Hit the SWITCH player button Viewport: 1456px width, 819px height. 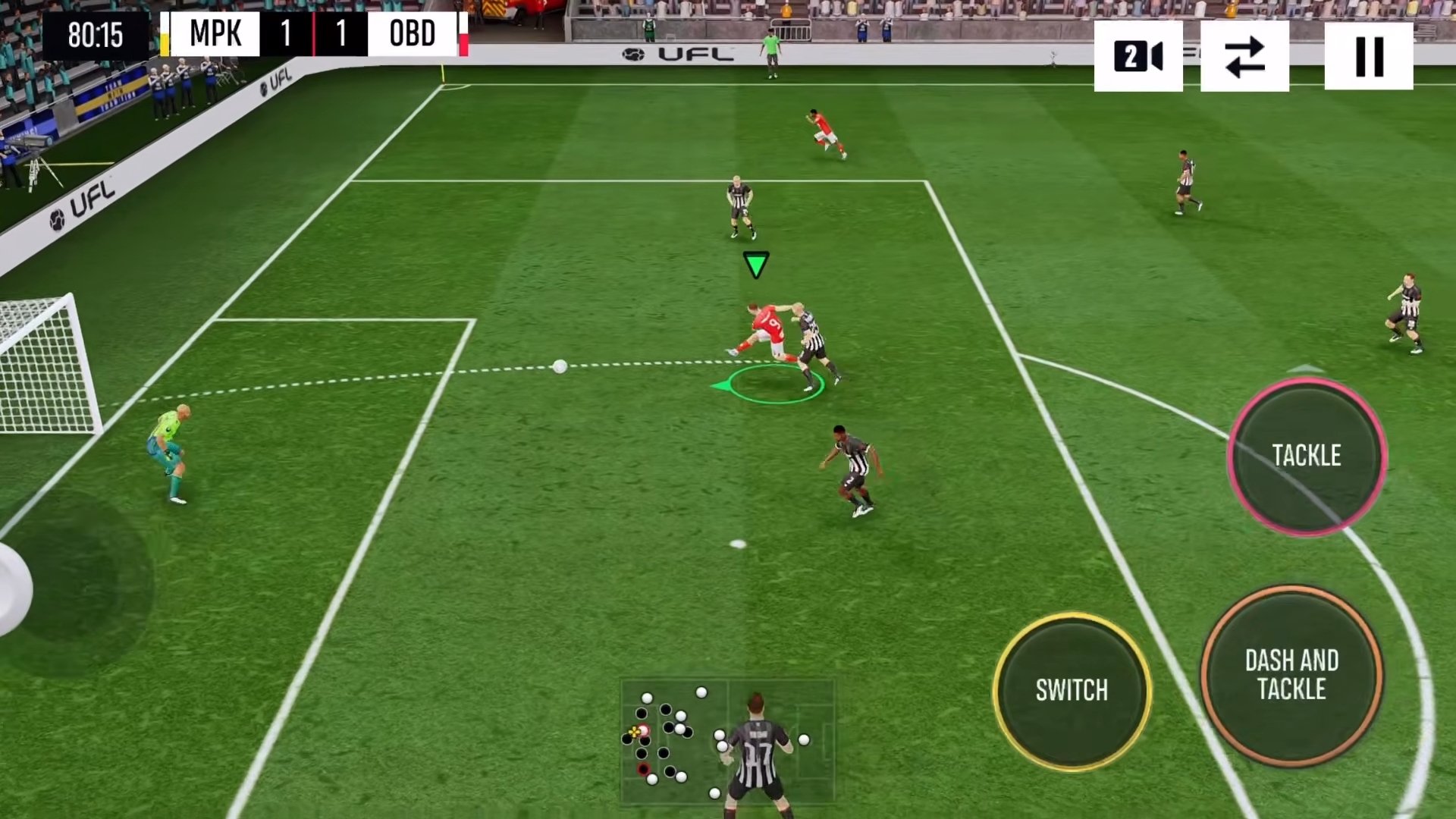point(1072,690)
